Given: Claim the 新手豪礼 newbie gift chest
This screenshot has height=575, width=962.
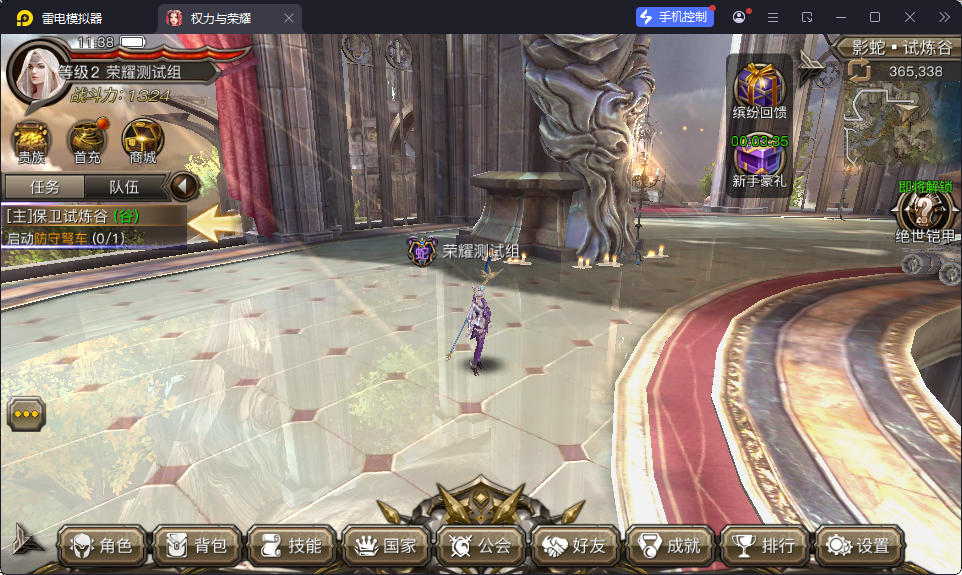Looking at the screenshot, I should [759, 164].
